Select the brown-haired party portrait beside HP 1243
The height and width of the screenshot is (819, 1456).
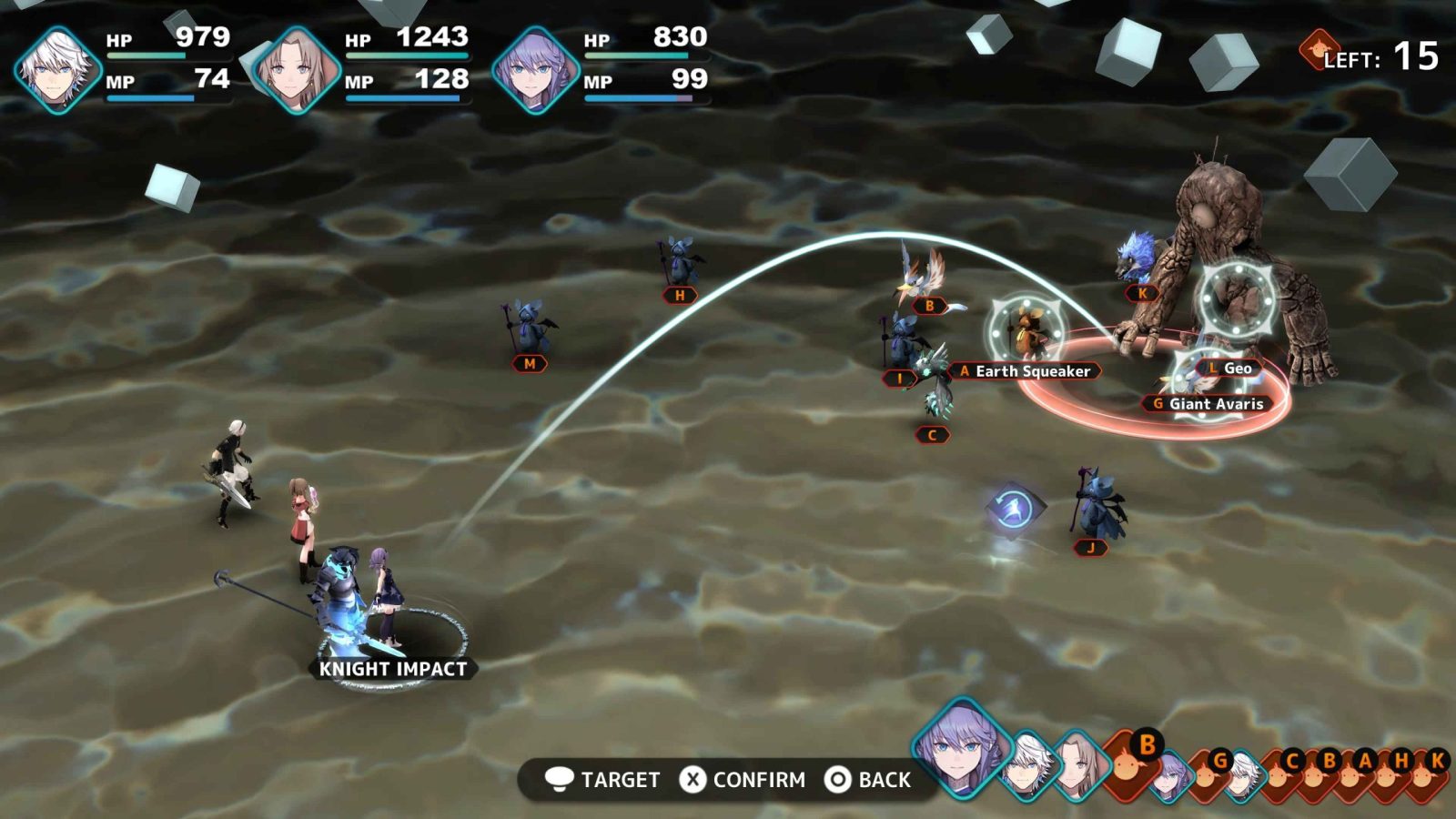[296, 70]
